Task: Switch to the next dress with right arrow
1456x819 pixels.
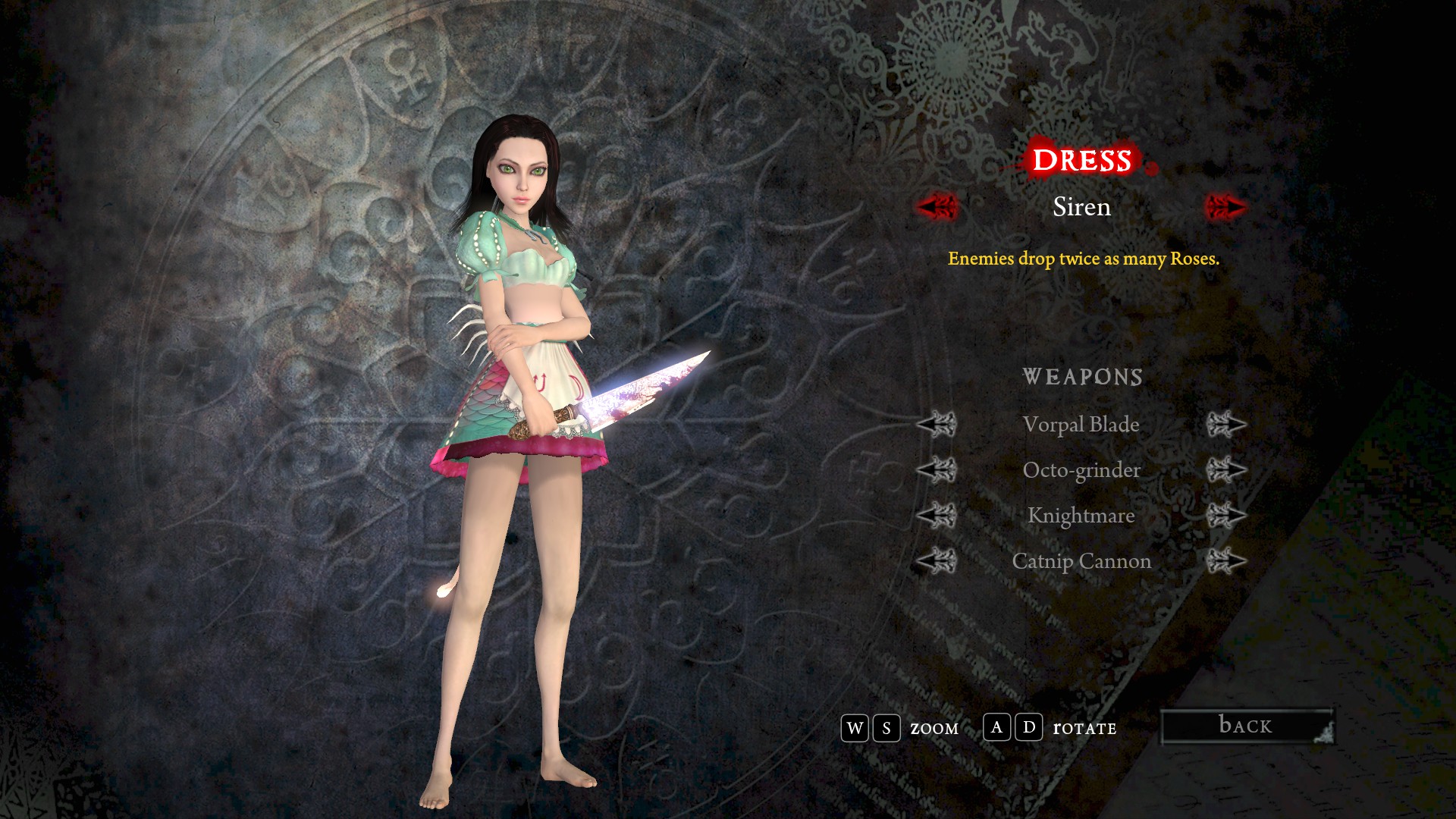Action: 1225,206
